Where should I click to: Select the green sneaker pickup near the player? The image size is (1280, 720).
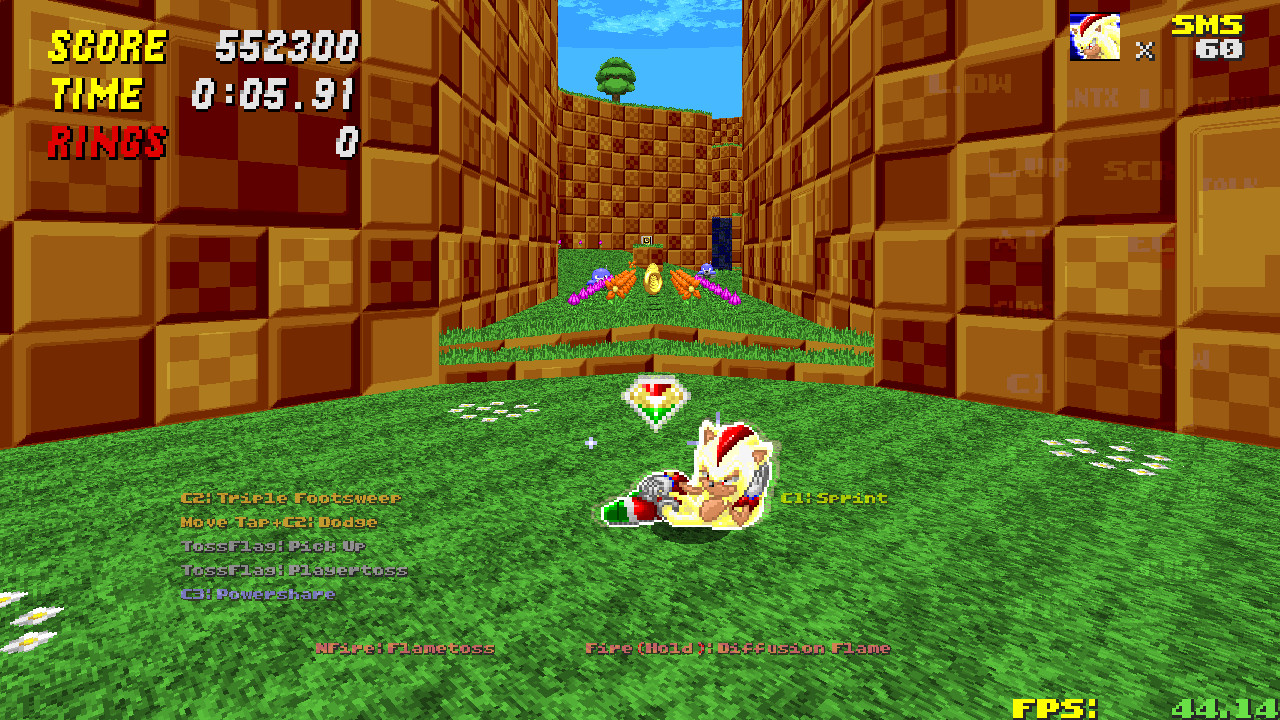[617, 511]
